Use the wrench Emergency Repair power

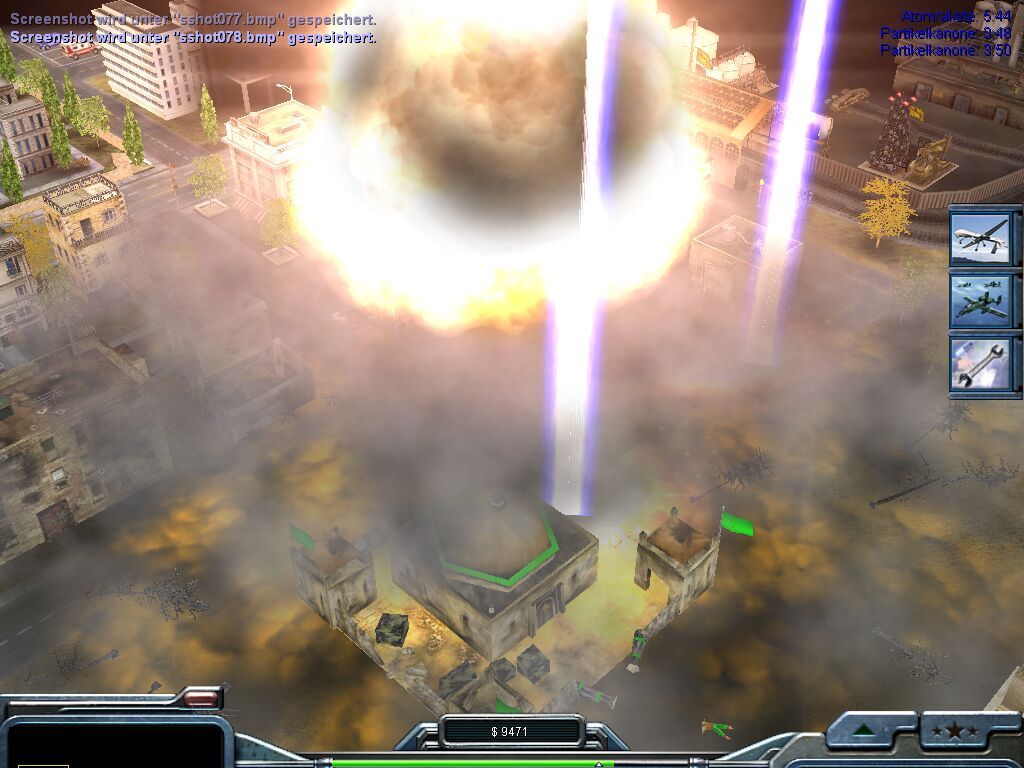click(983, 363)
